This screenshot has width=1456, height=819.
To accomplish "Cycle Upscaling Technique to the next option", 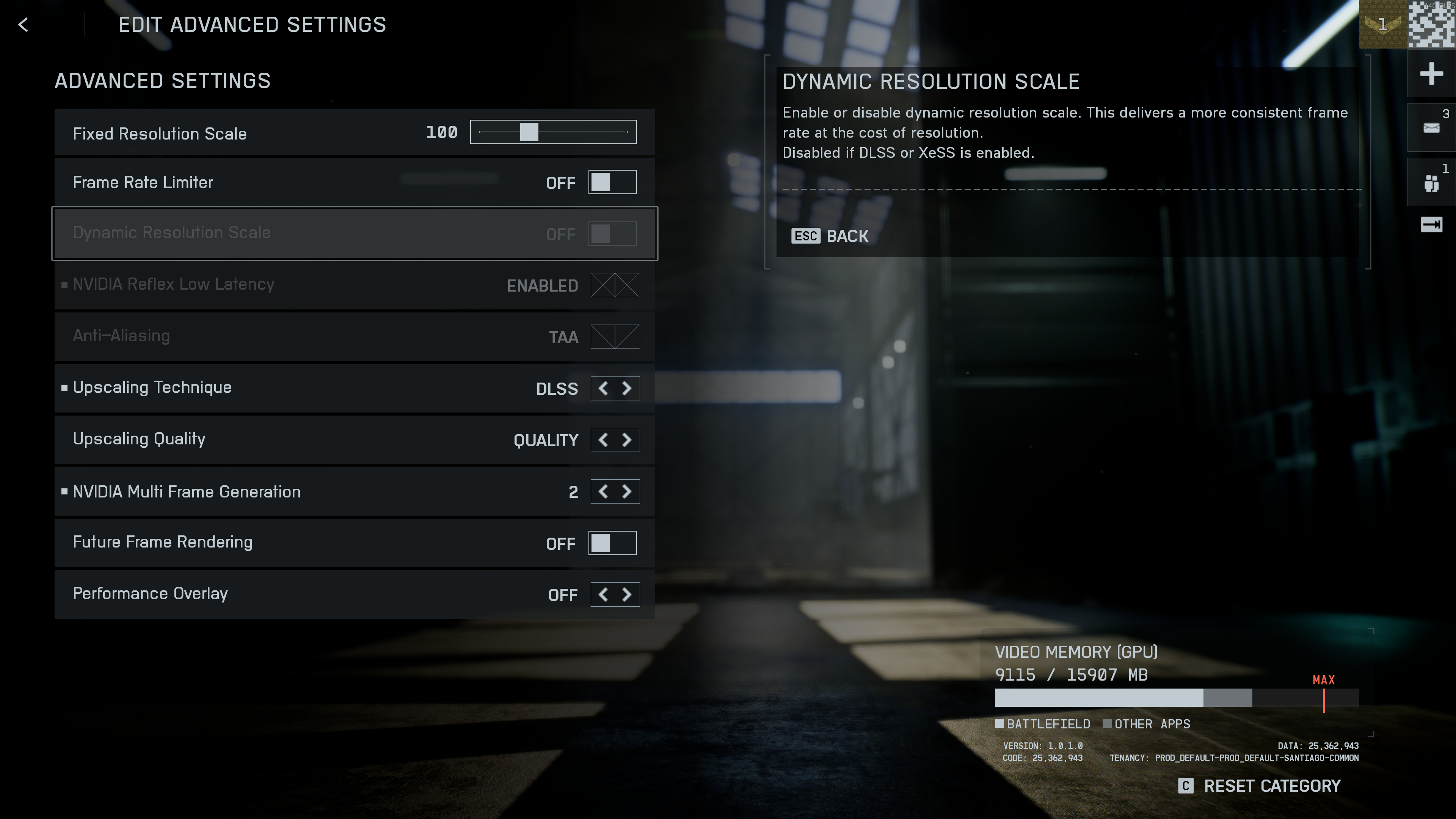I will click(626, 388).
